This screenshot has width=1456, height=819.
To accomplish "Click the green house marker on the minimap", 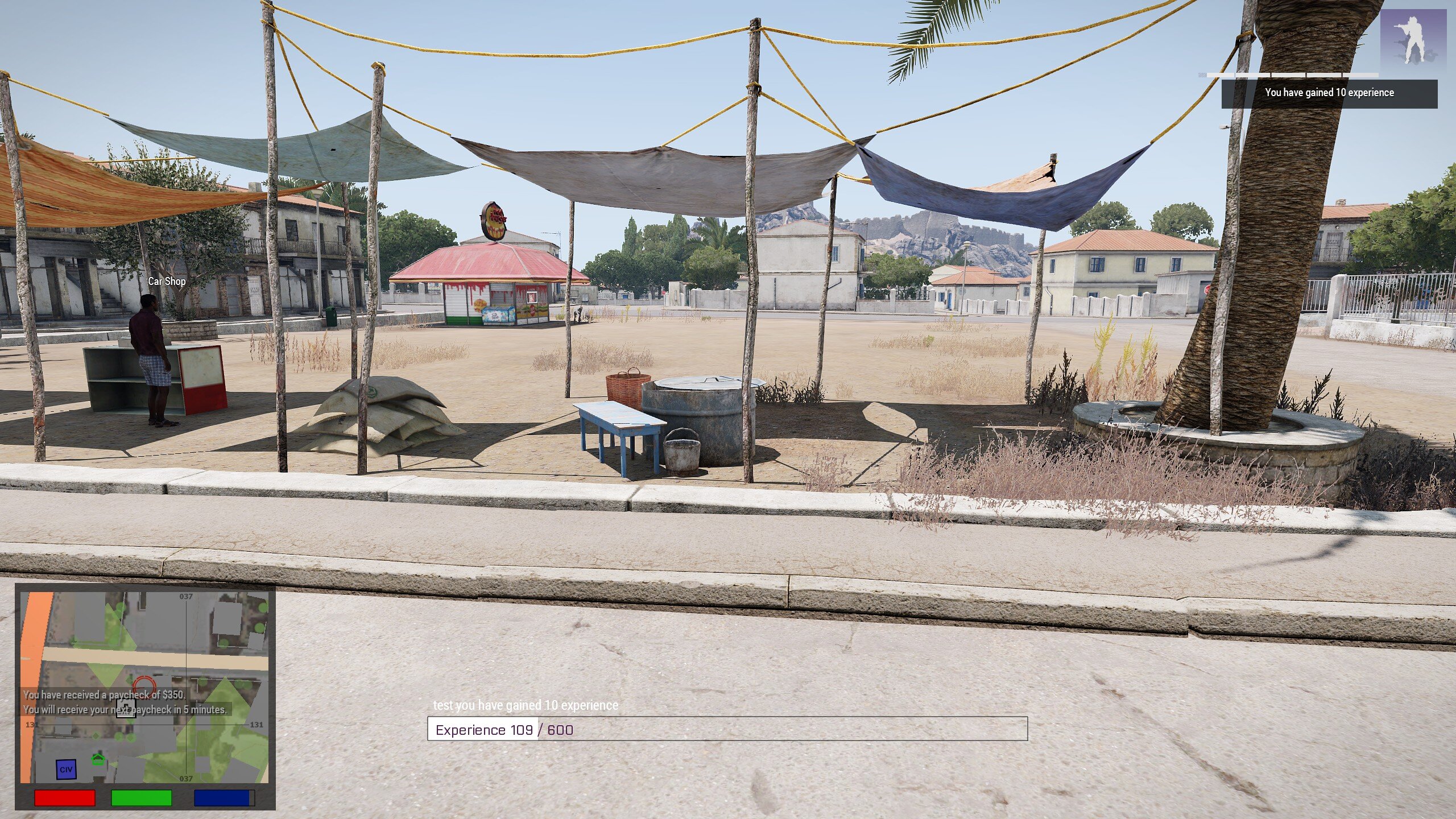I will point(98,759).
